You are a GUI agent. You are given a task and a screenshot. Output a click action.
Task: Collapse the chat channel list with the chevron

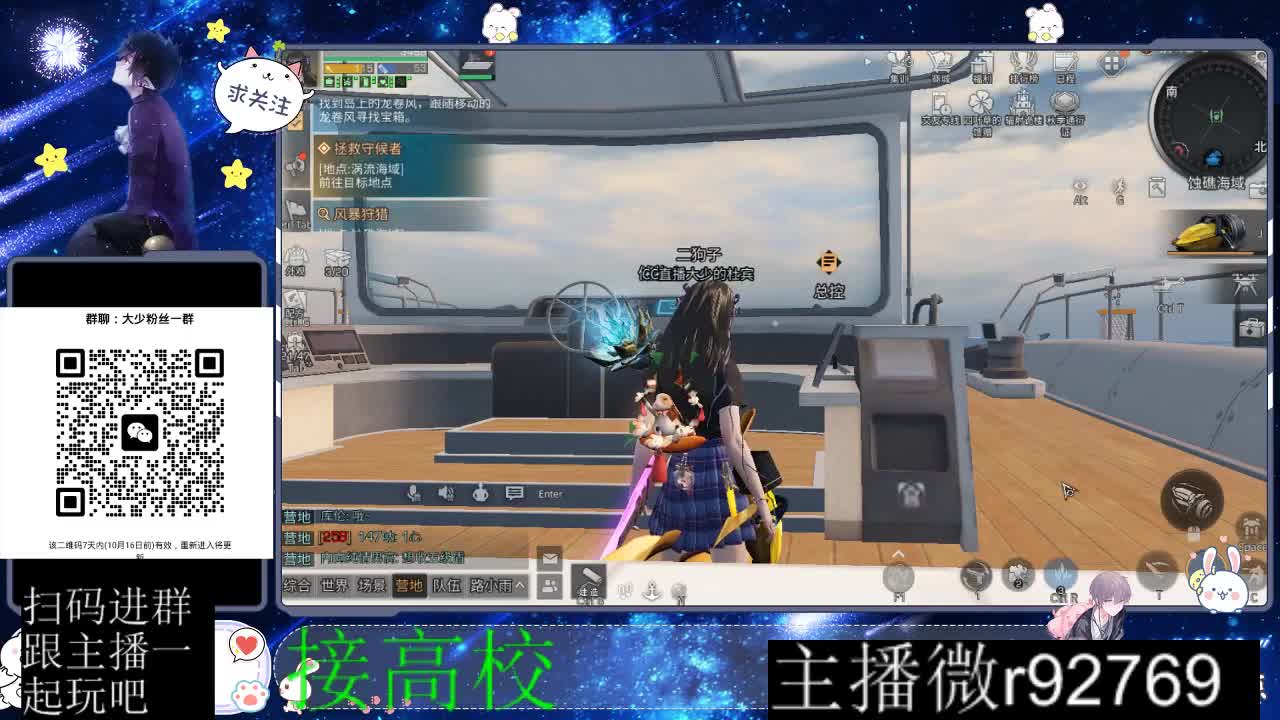(x=521, y=585)
